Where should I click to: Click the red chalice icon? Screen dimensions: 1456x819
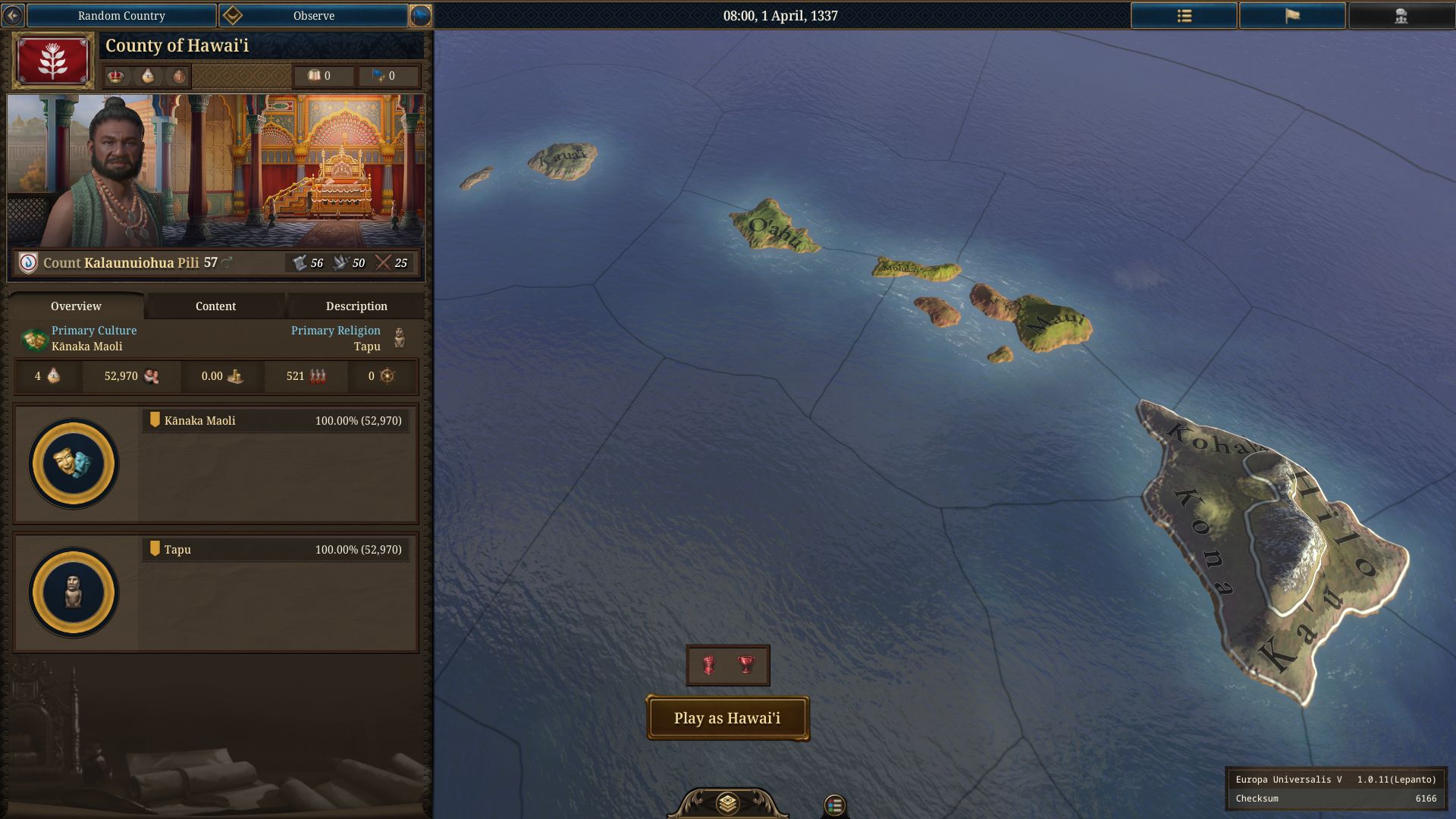coord(747,665)
